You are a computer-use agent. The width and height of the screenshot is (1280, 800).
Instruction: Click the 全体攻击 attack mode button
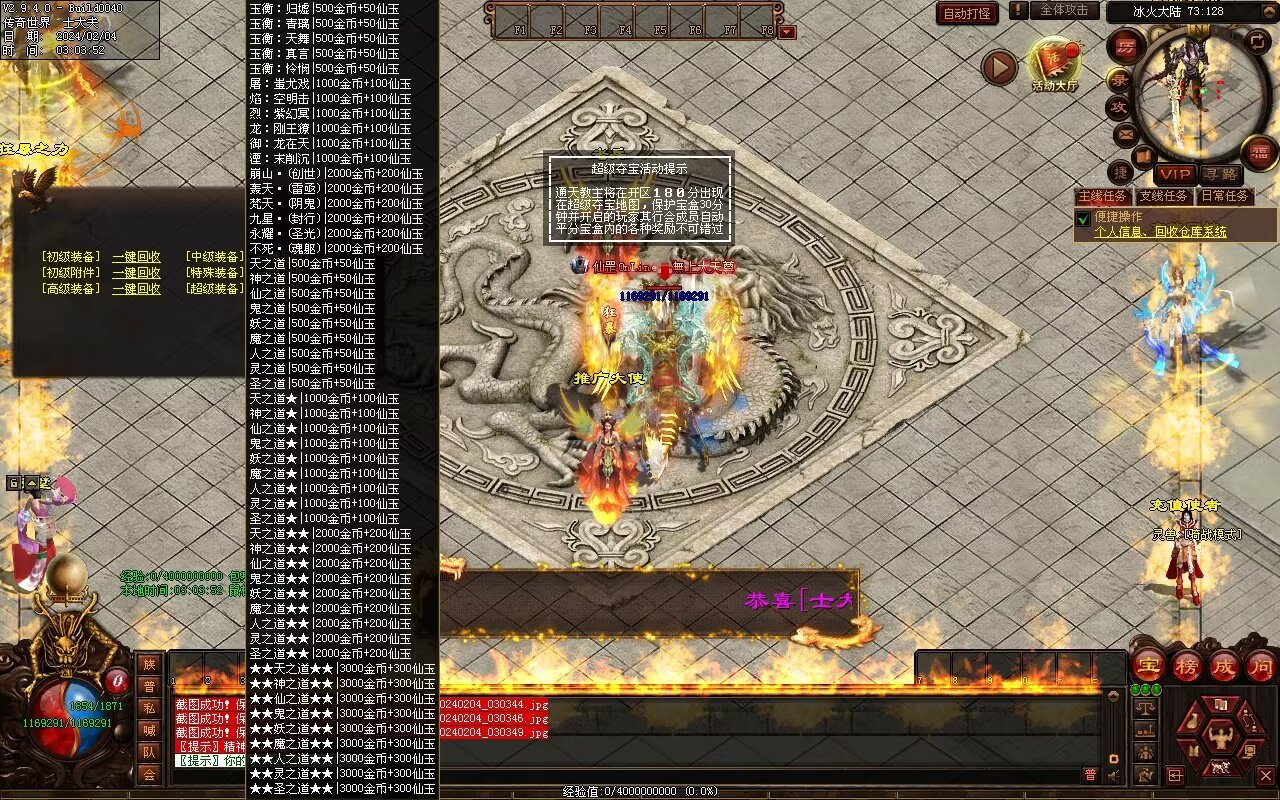[1064, 10]
